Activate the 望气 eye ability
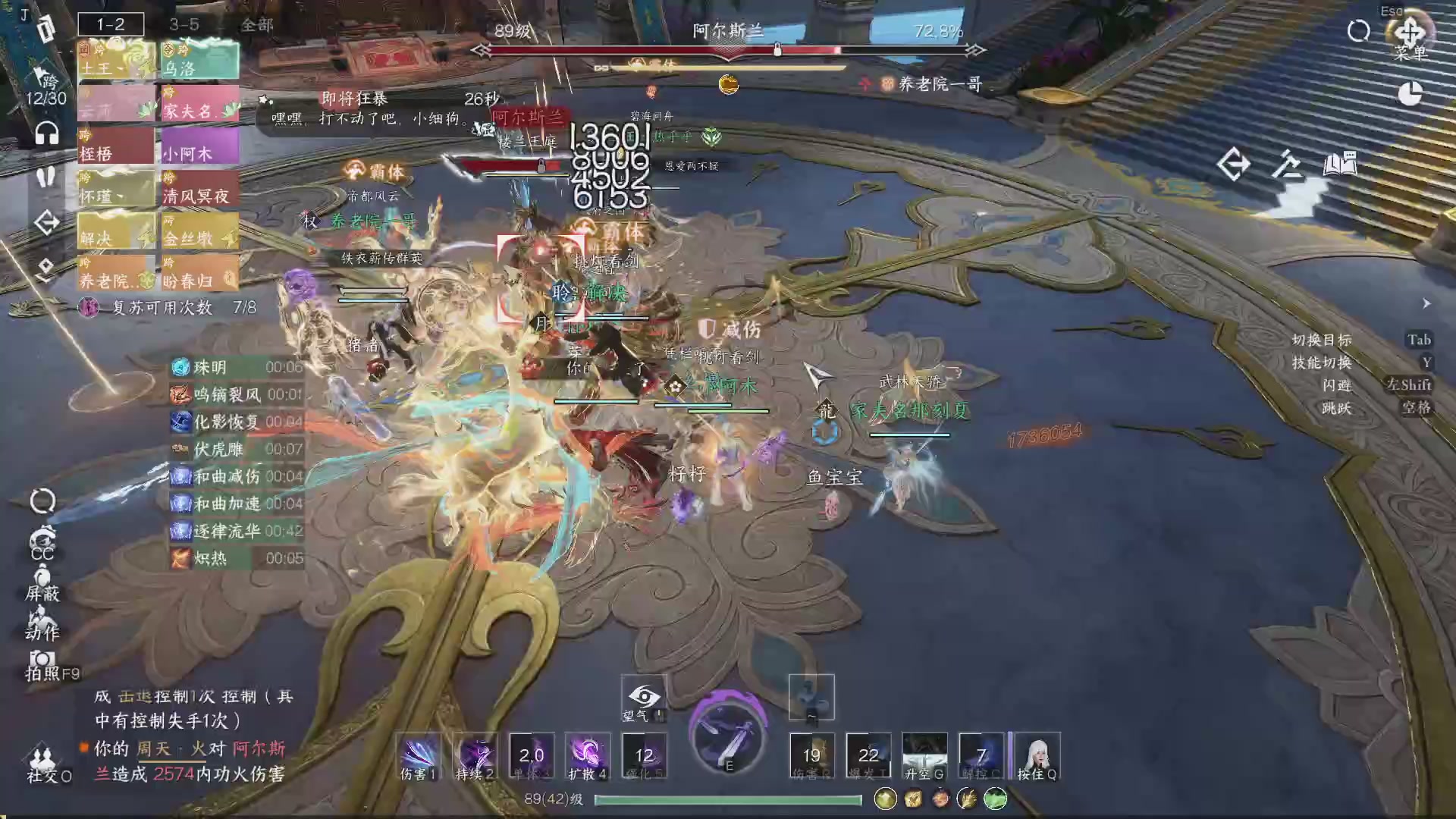 [644, 698]
